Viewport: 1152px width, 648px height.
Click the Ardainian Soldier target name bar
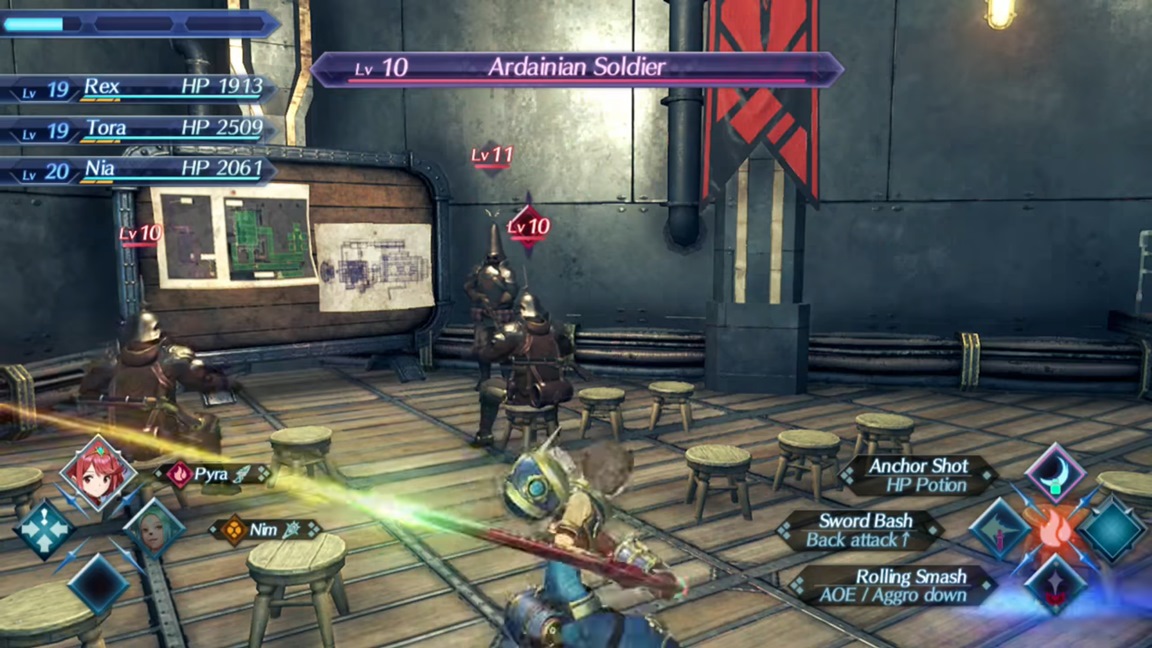click(x=576, y=68)
